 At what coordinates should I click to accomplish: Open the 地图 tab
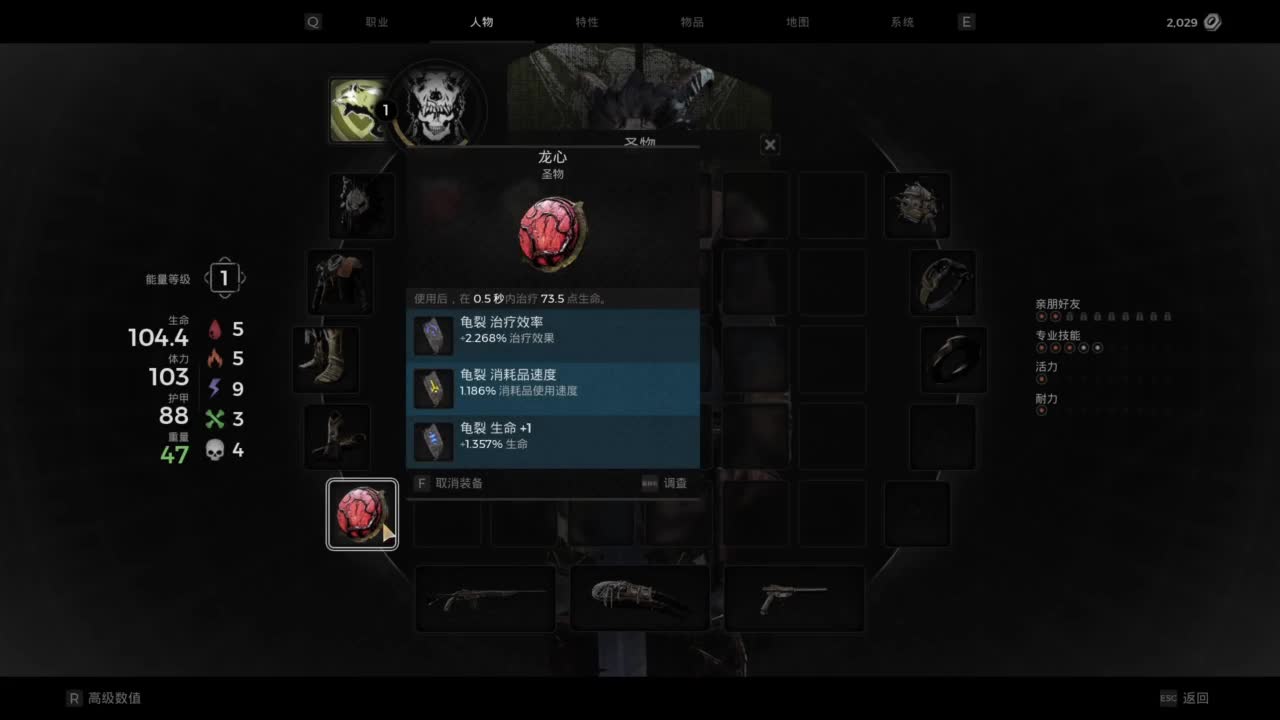798,21
